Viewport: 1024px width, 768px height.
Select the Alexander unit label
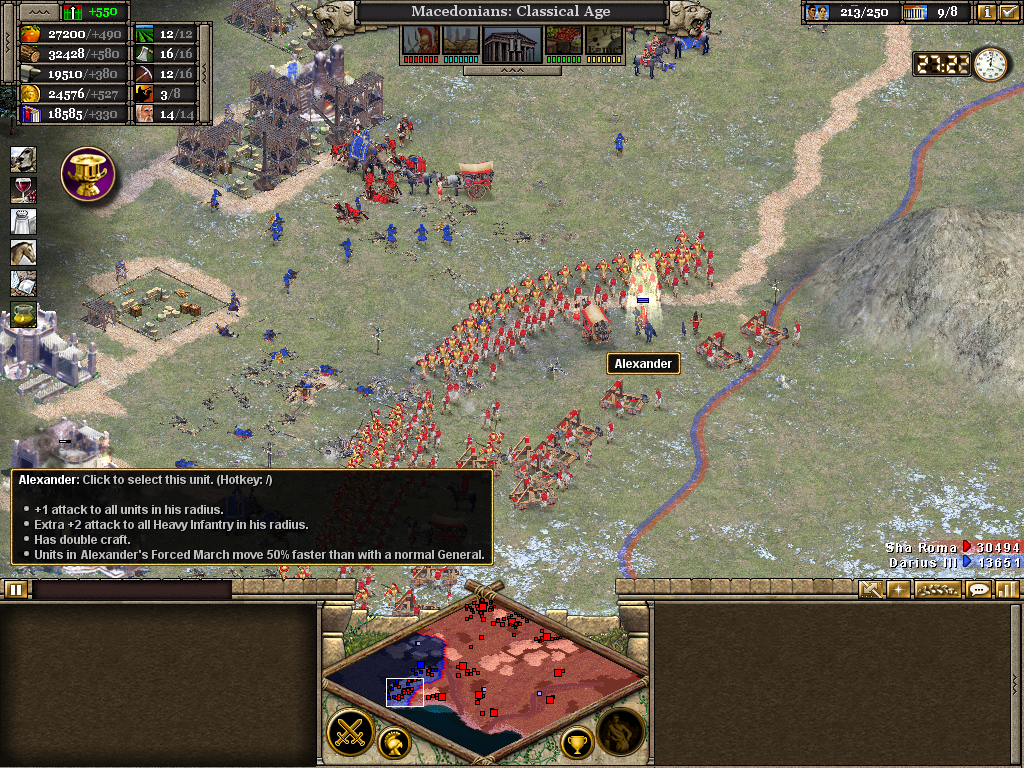pos(643,364)
